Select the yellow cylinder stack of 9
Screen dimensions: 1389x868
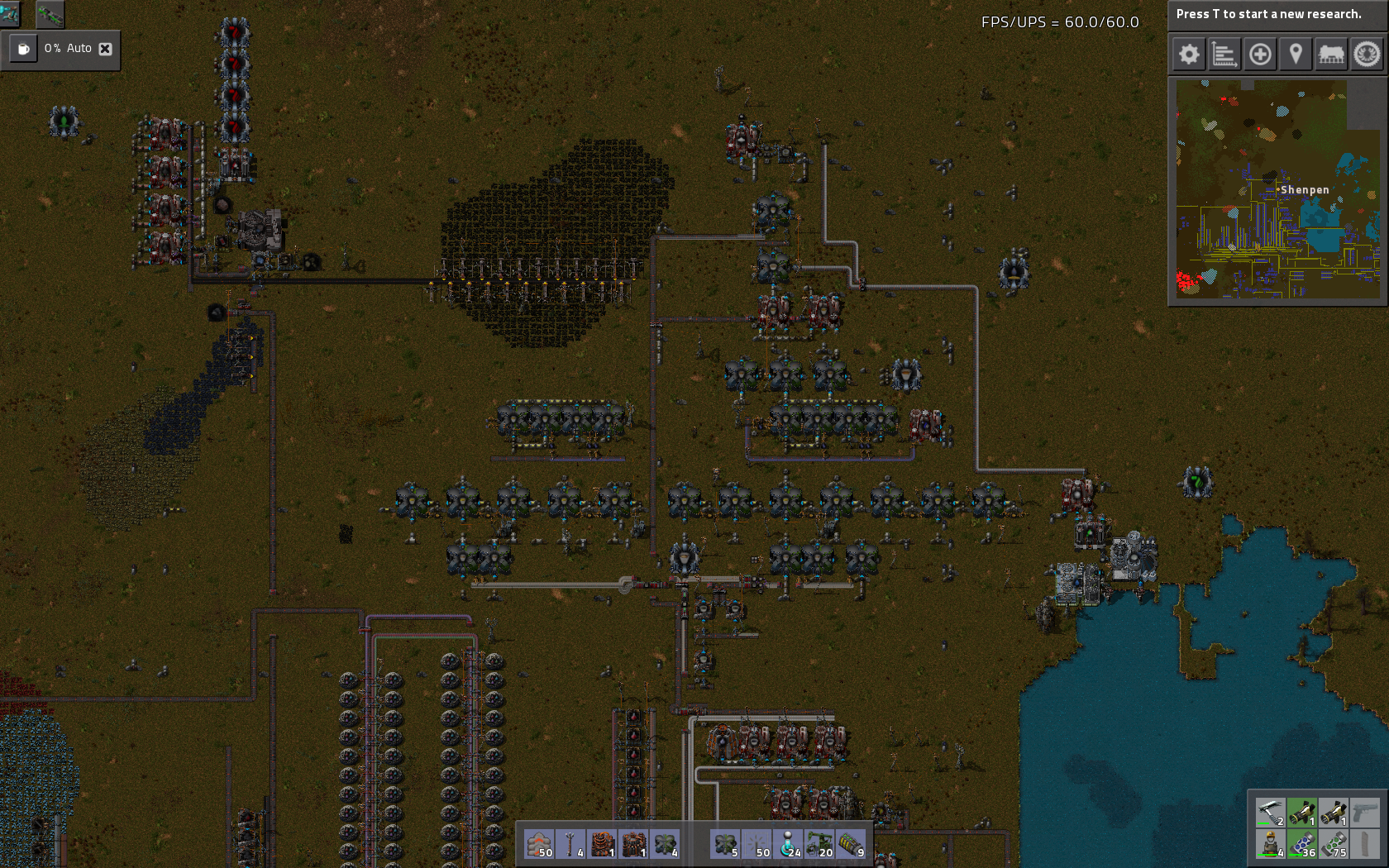click(851, 844)
